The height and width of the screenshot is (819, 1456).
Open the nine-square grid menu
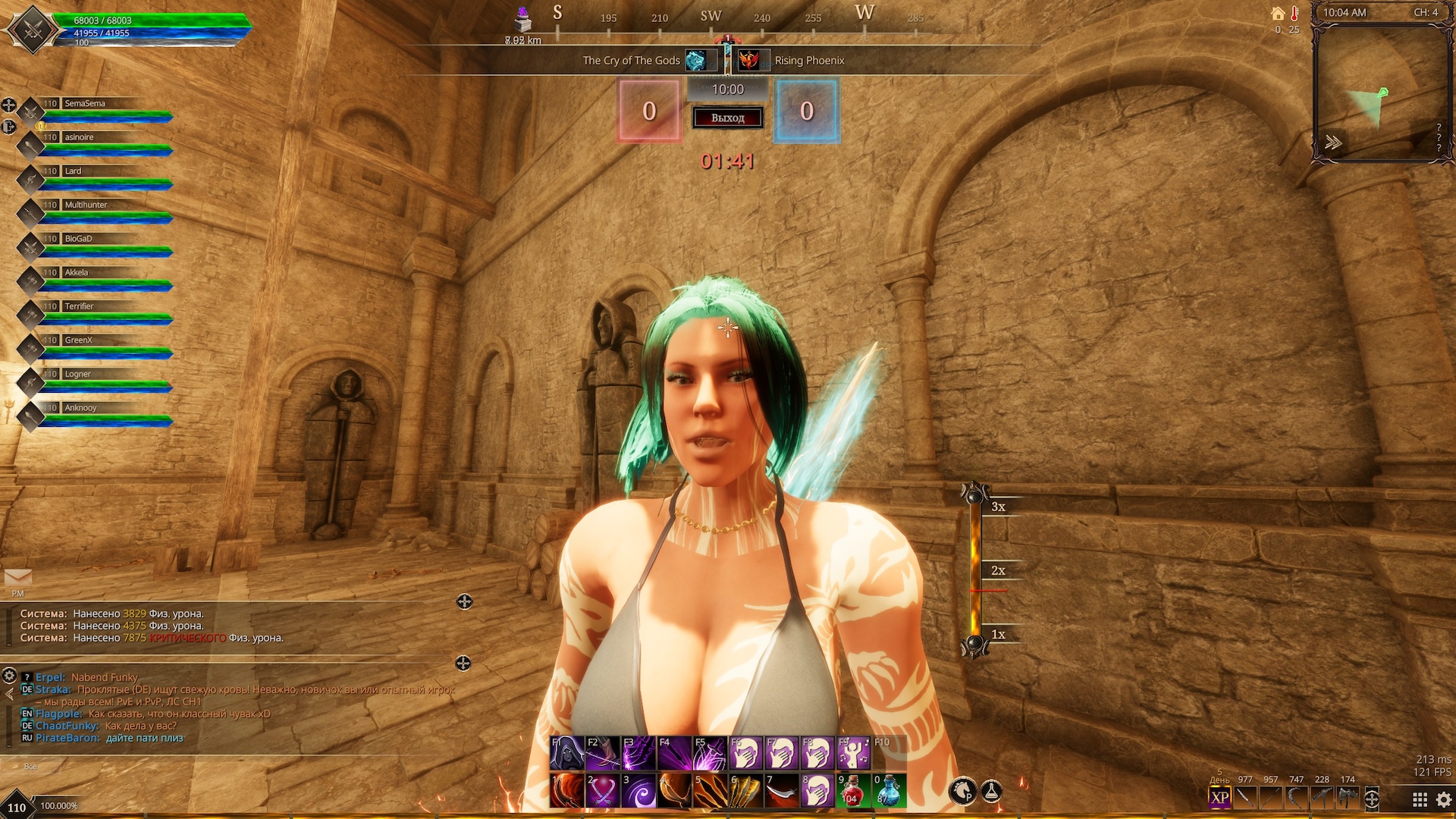(x=1420, y=799)
